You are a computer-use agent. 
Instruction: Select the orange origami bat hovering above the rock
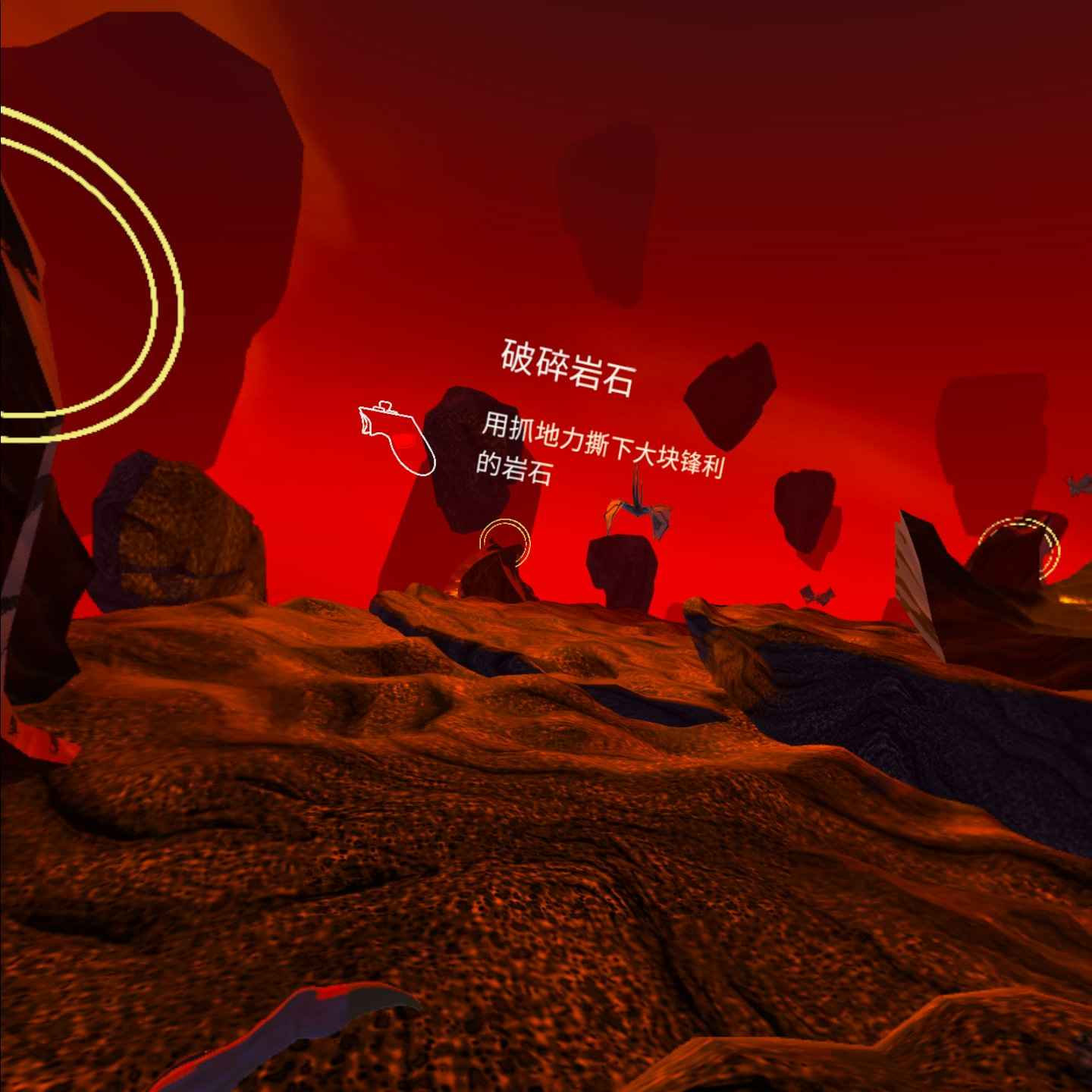pyautogui.click(x=637, y=512)
